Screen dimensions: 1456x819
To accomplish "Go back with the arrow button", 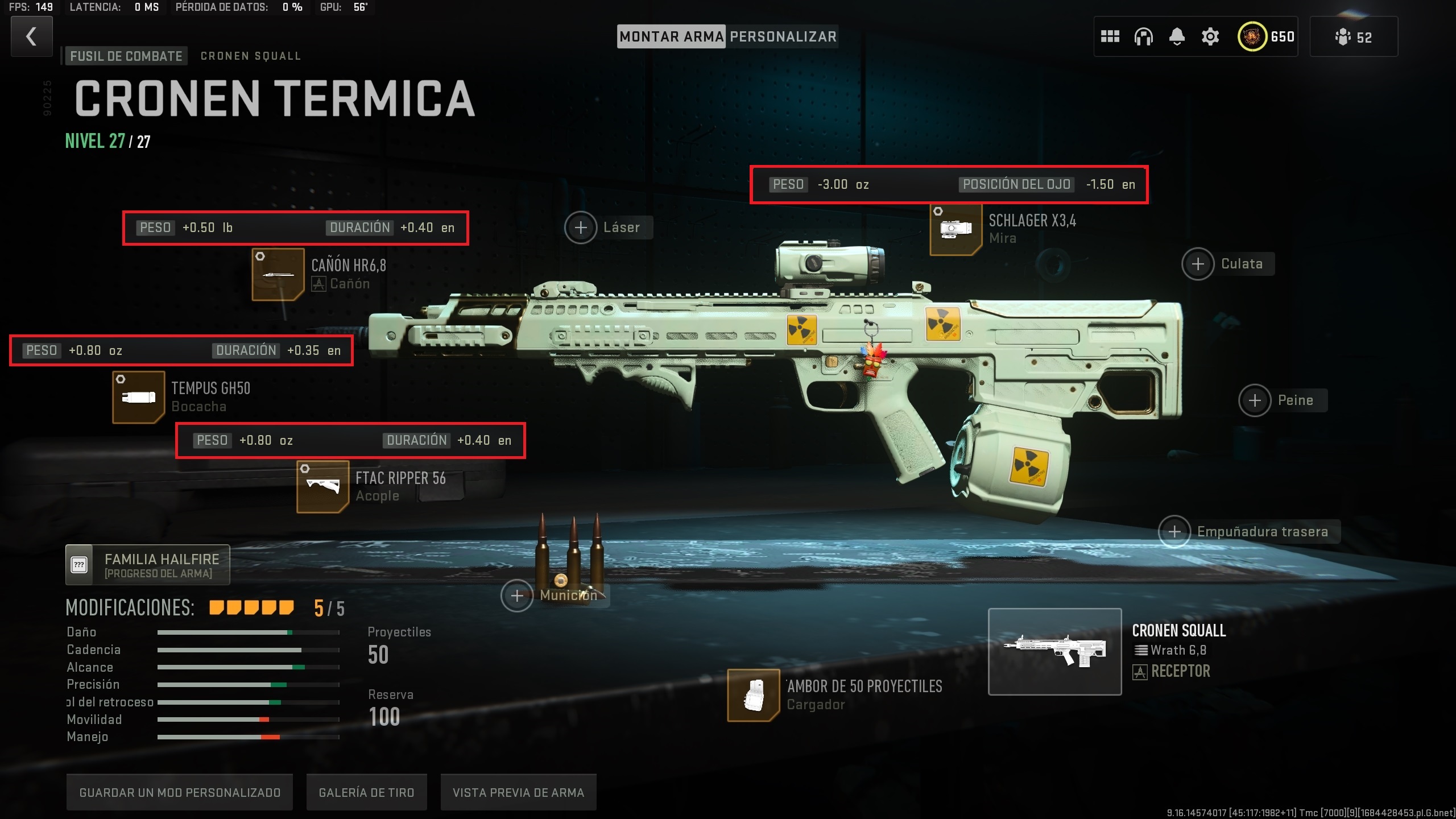I will click(x=32, y=36).
